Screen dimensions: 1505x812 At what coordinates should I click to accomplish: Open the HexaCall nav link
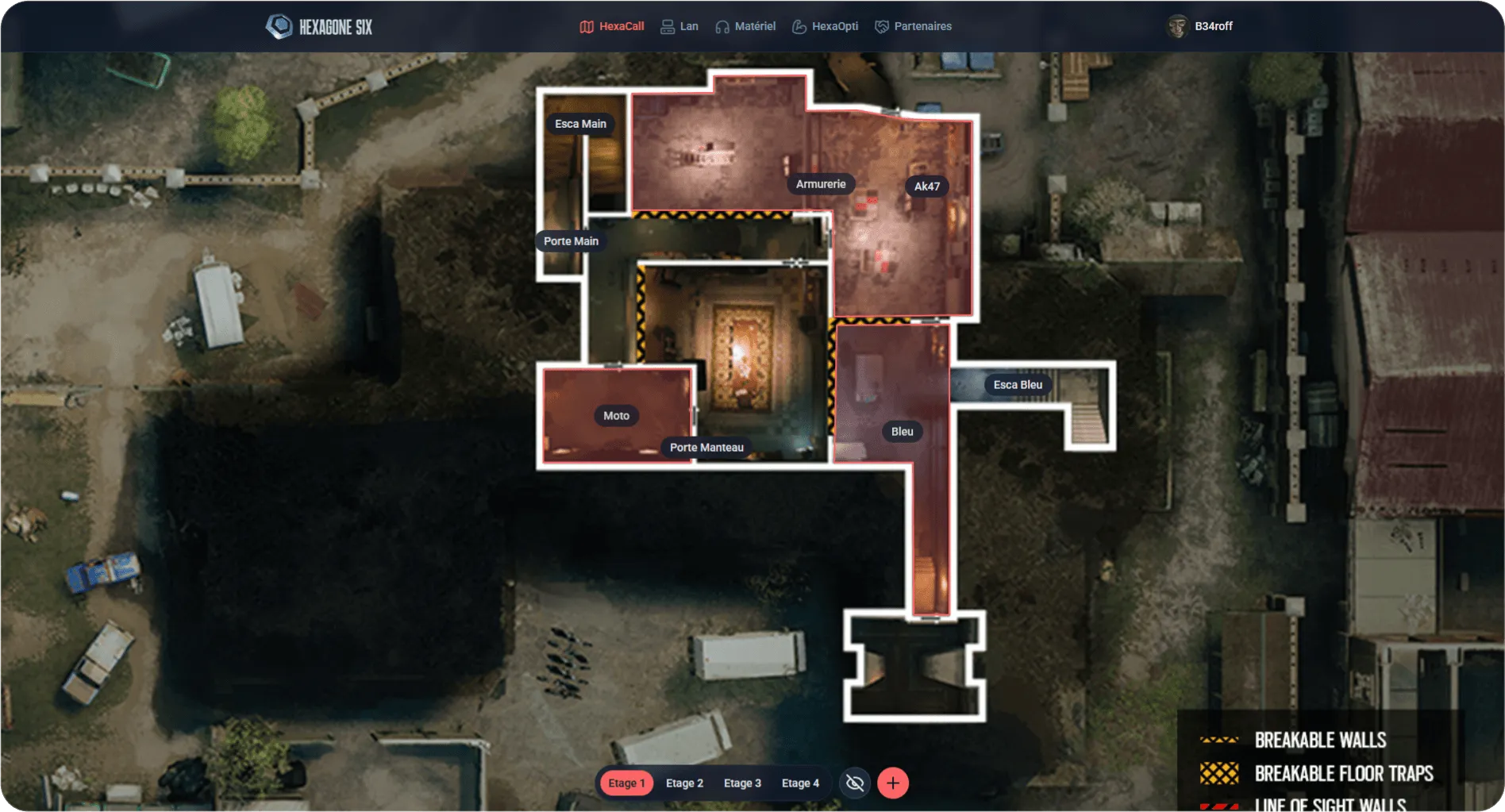612,26
